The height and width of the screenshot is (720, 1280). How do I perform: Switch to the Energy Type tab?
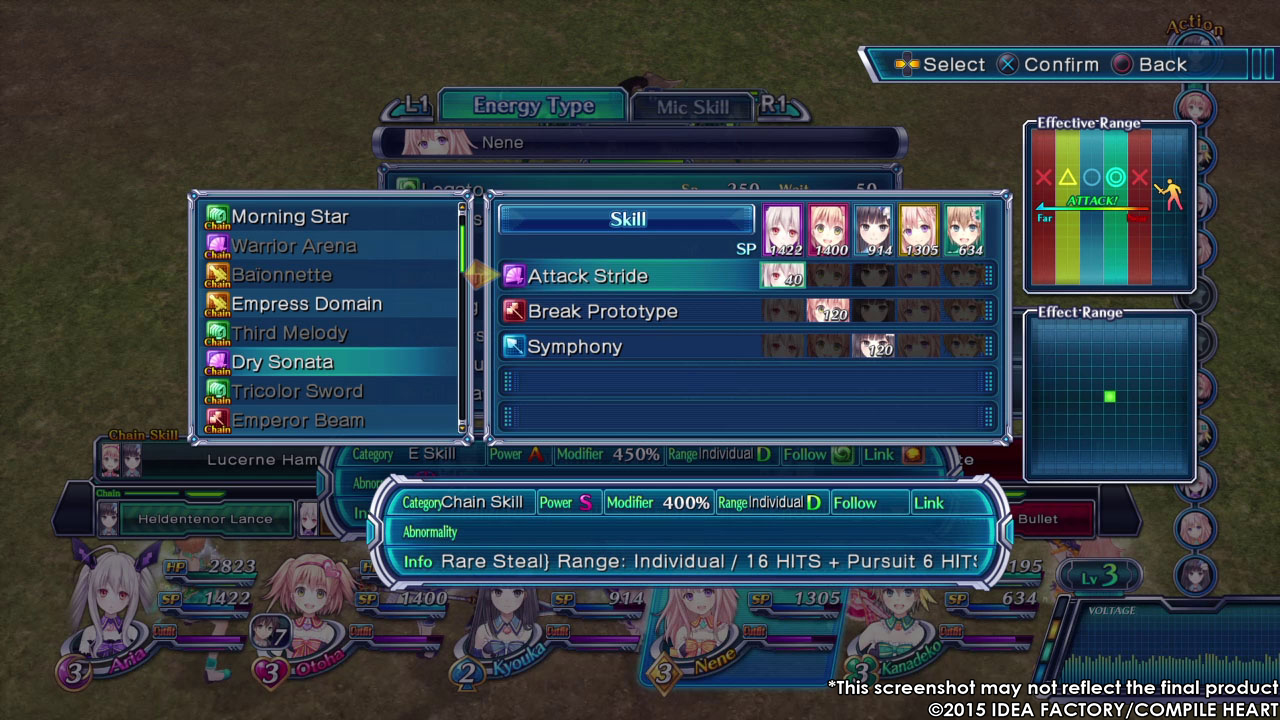coord(533,106)
